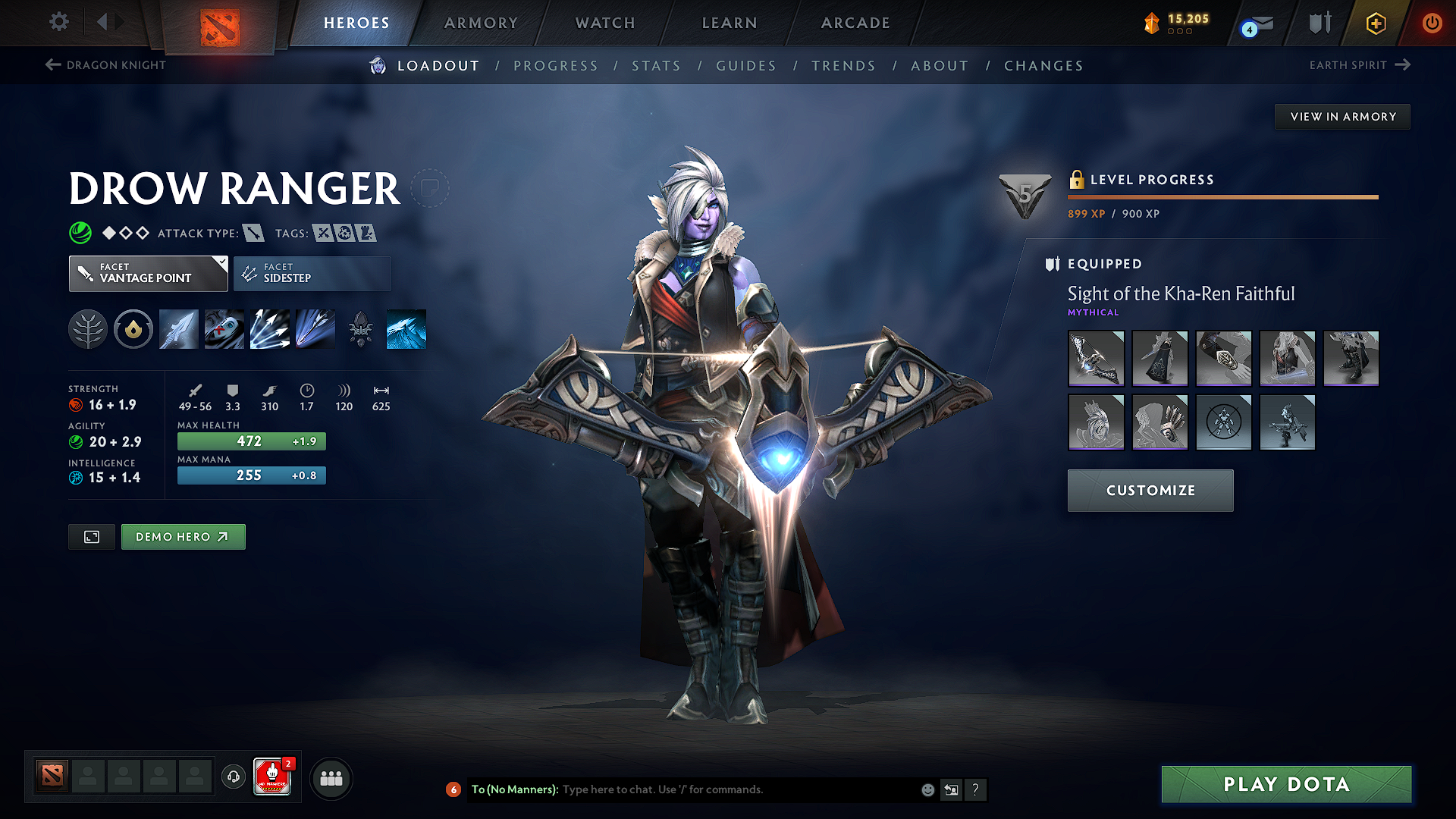
Task: Select the Vantage Point facet
Action: [148, 273]
